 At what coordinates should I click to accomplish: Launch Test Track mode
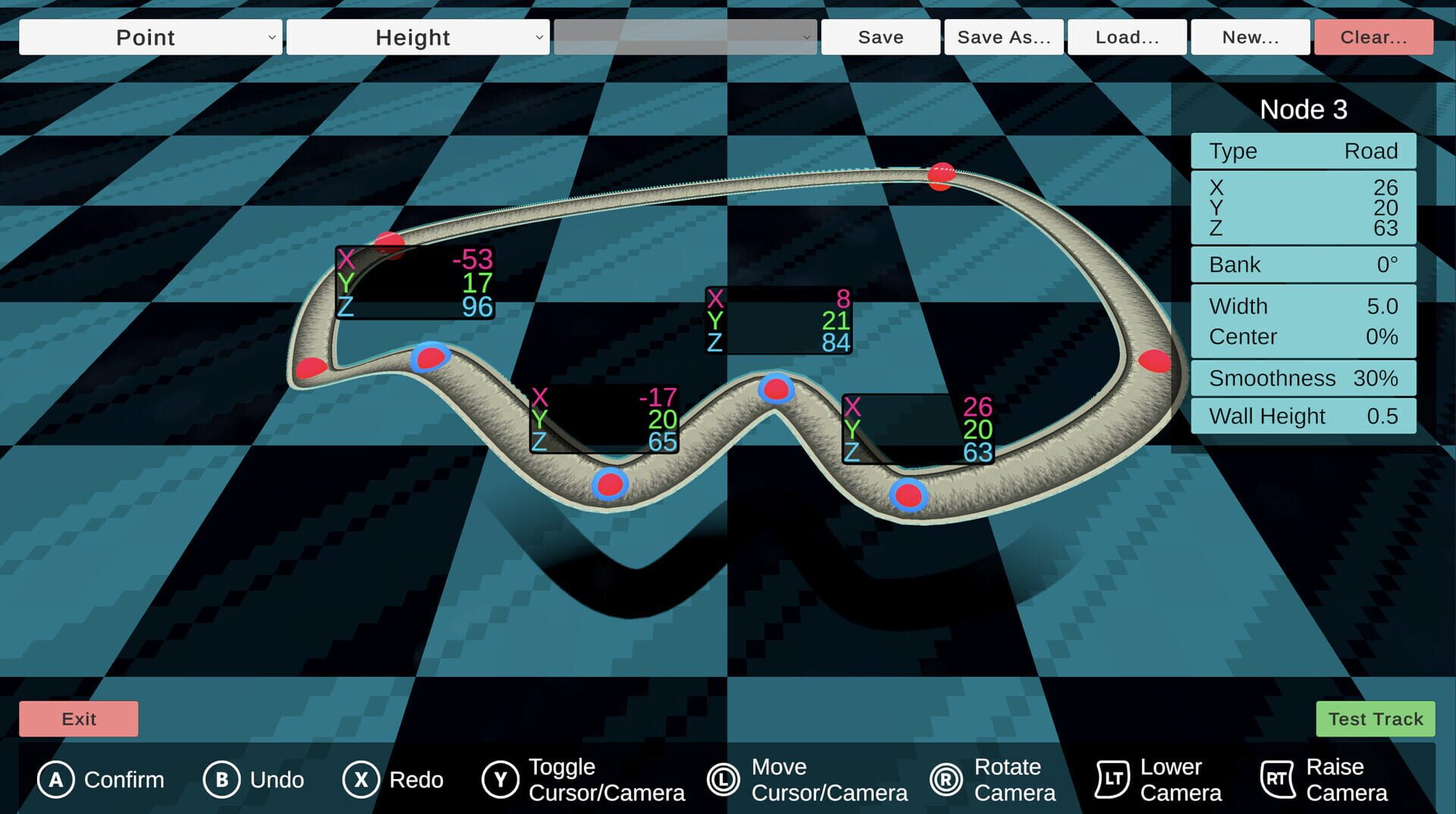point(1375,719)
